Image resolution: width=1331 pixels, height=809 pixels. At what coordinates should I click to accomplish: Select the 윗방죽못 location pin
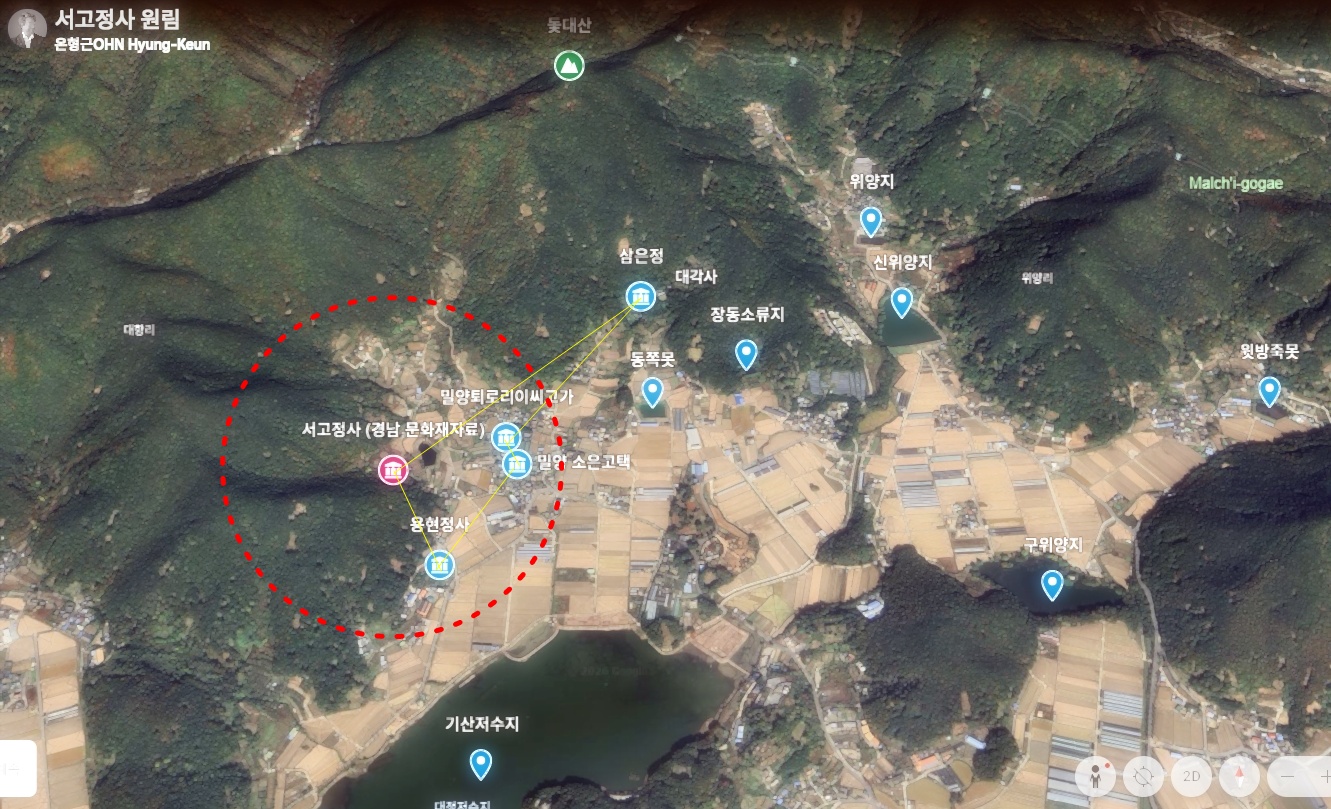coord(1269,390)
